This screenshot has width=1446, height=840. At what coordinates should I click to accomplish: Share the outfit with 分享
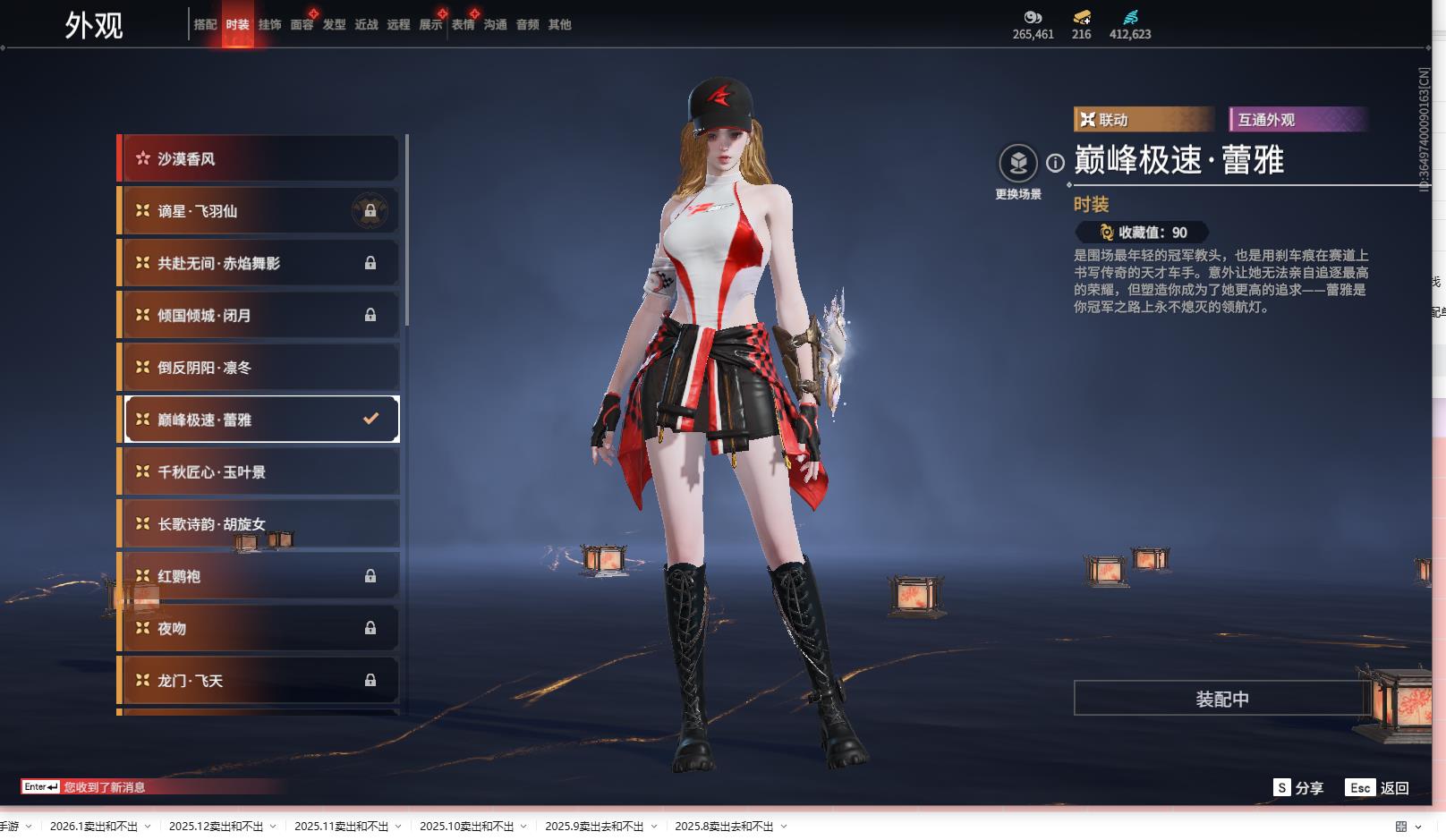(x=1298, y=788)
